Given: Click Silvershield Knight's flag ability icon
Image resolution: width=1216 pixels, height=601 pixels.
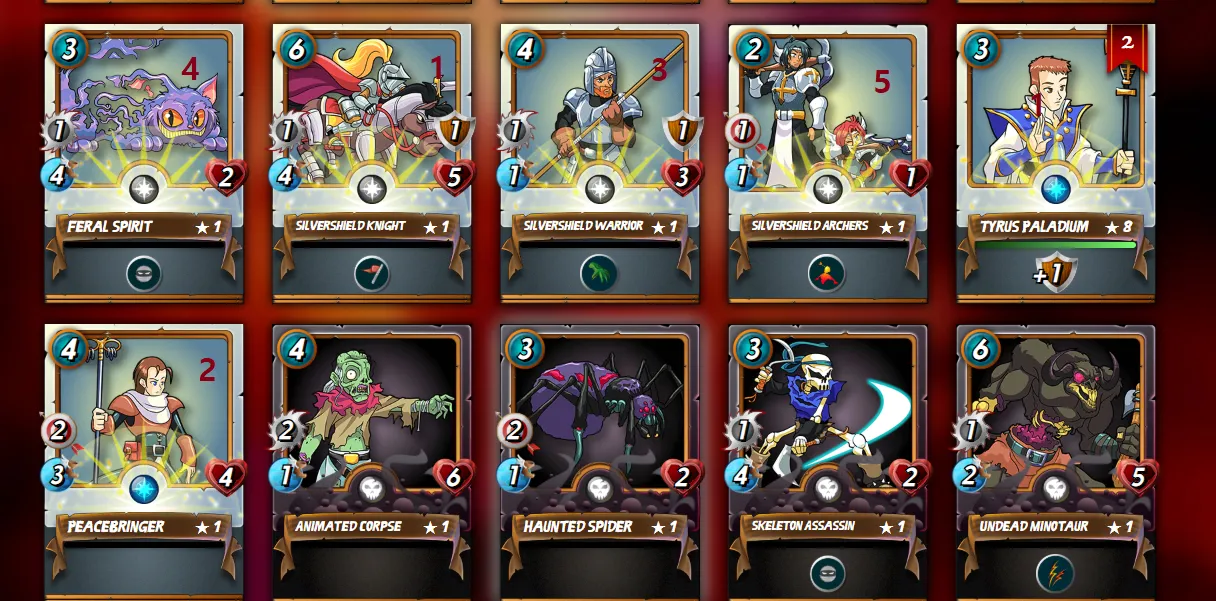Looking at the screenshot, I should point(372,273).
